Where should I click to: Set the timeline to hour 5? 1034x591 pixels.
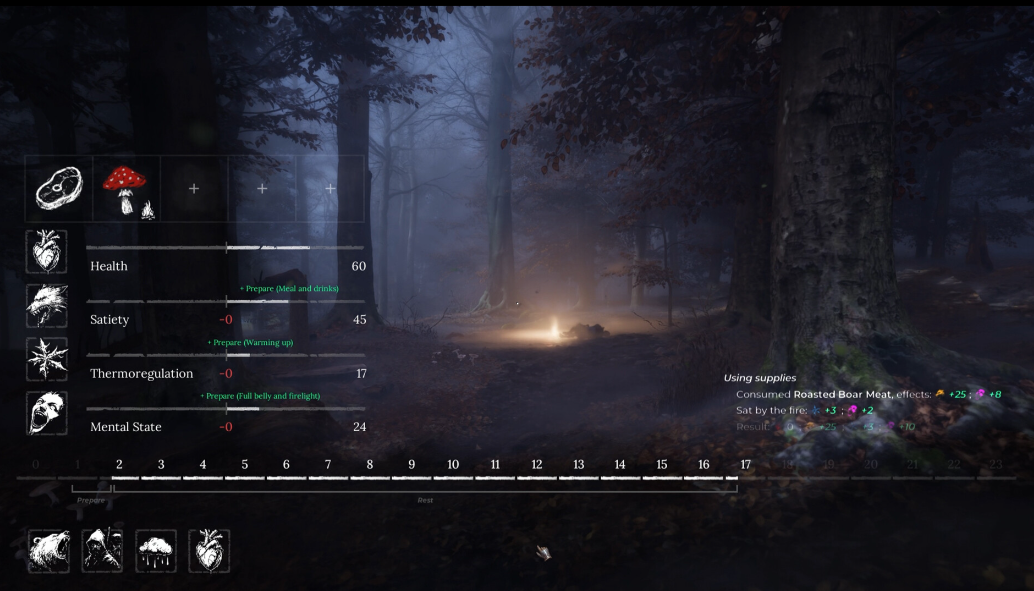(244, 466)
